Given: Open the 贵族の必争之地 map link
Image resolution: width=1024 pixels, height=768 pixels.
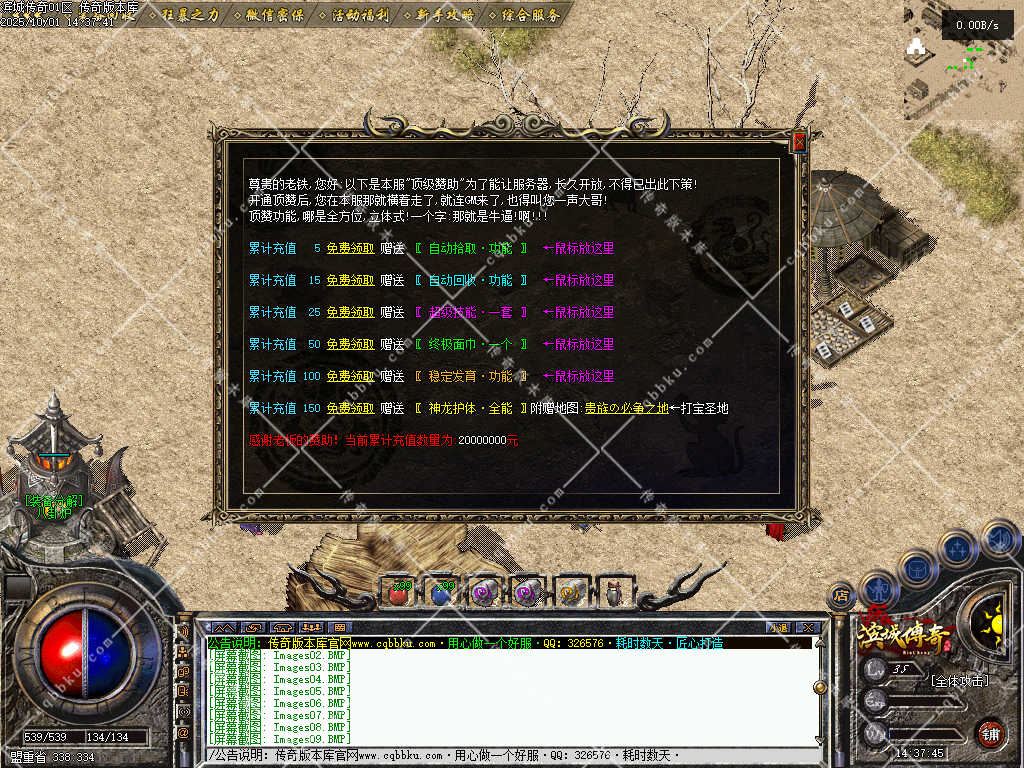Looking at the screenshot, I should [626, 408].
